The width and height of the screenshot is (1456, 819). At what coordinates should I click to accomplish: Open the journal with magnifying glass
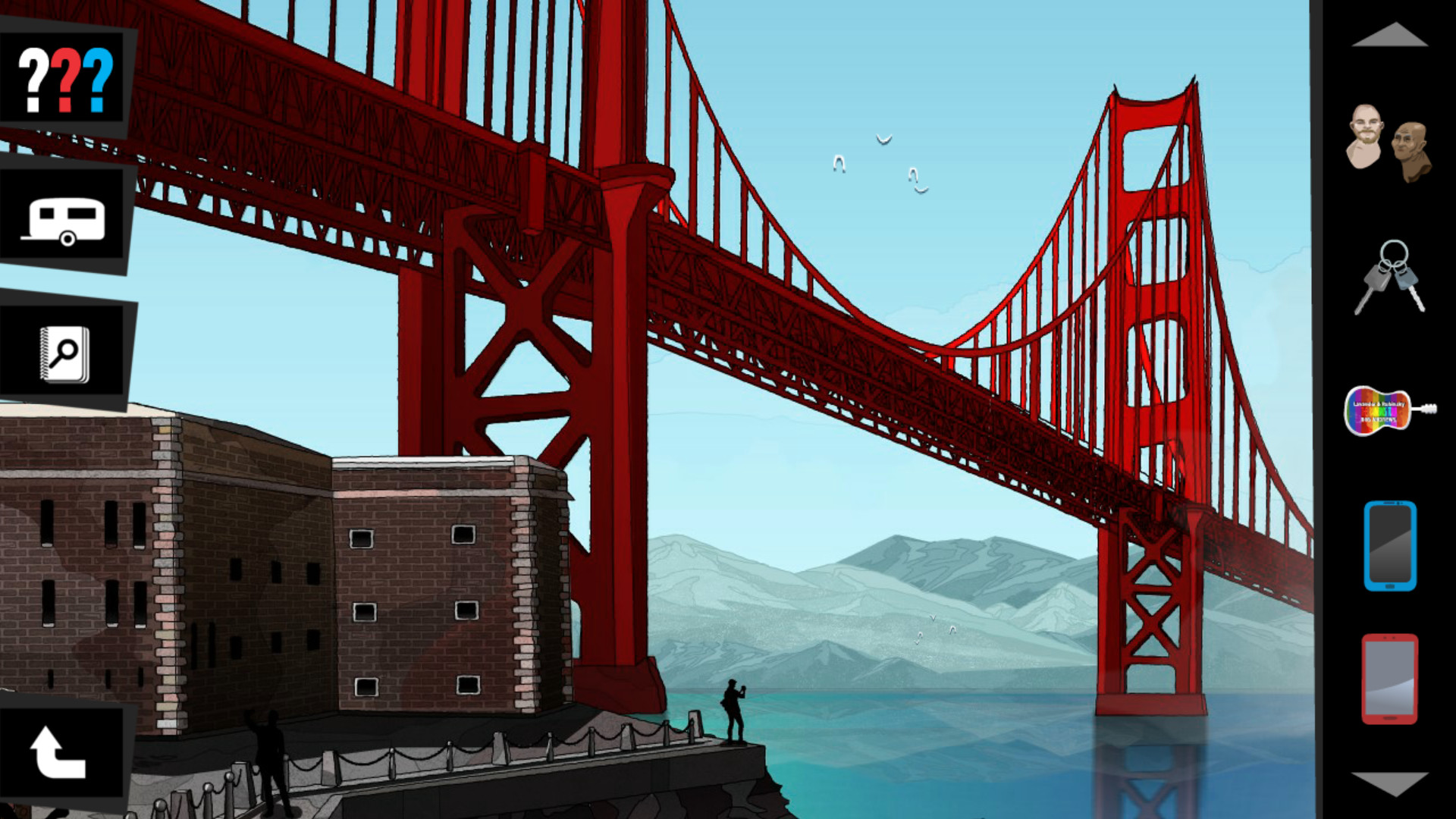click(x=64, y=353)
